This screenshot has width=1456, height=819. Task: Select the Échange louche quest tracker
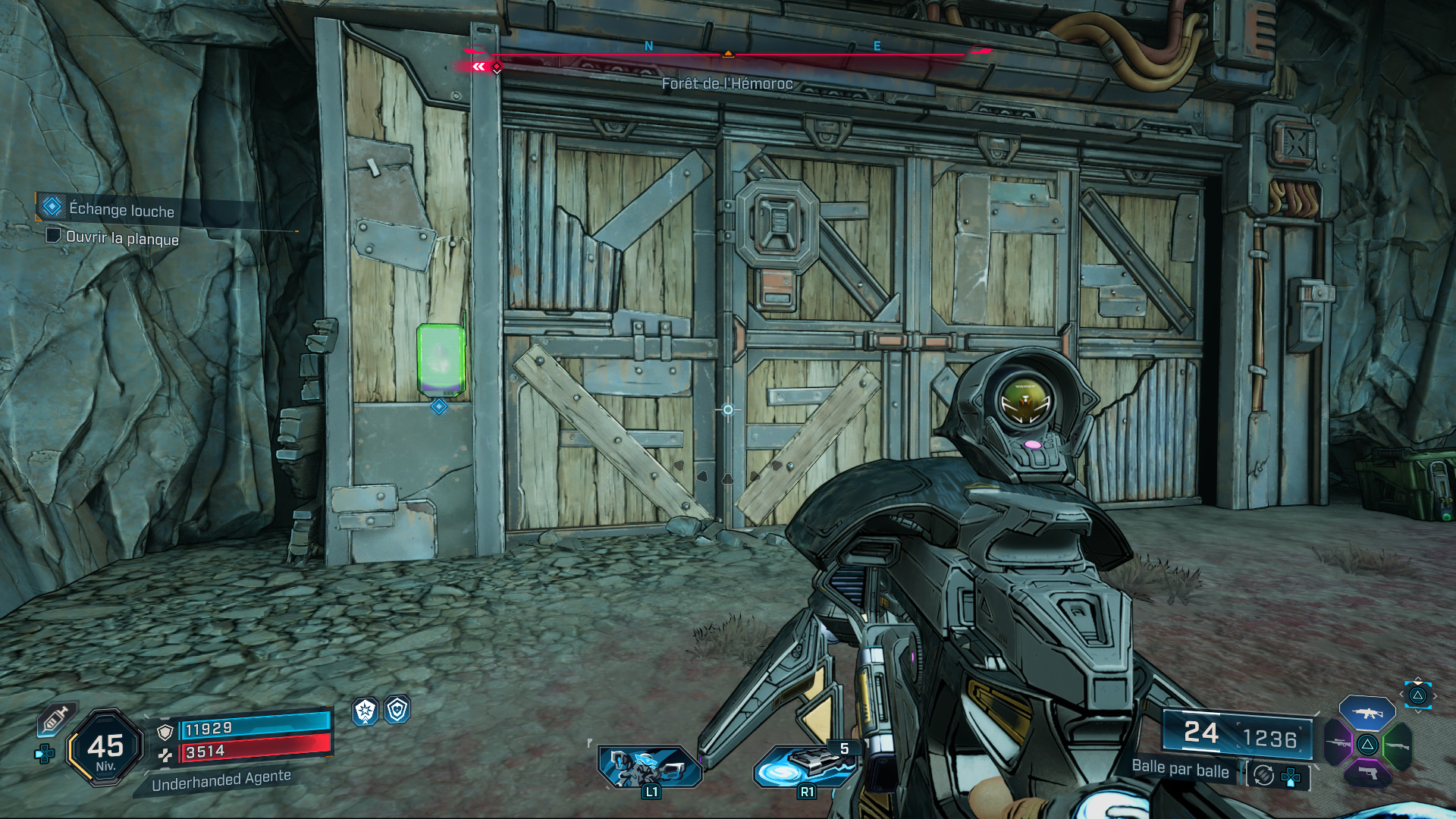pyautogui.click(x=121, y=209)
